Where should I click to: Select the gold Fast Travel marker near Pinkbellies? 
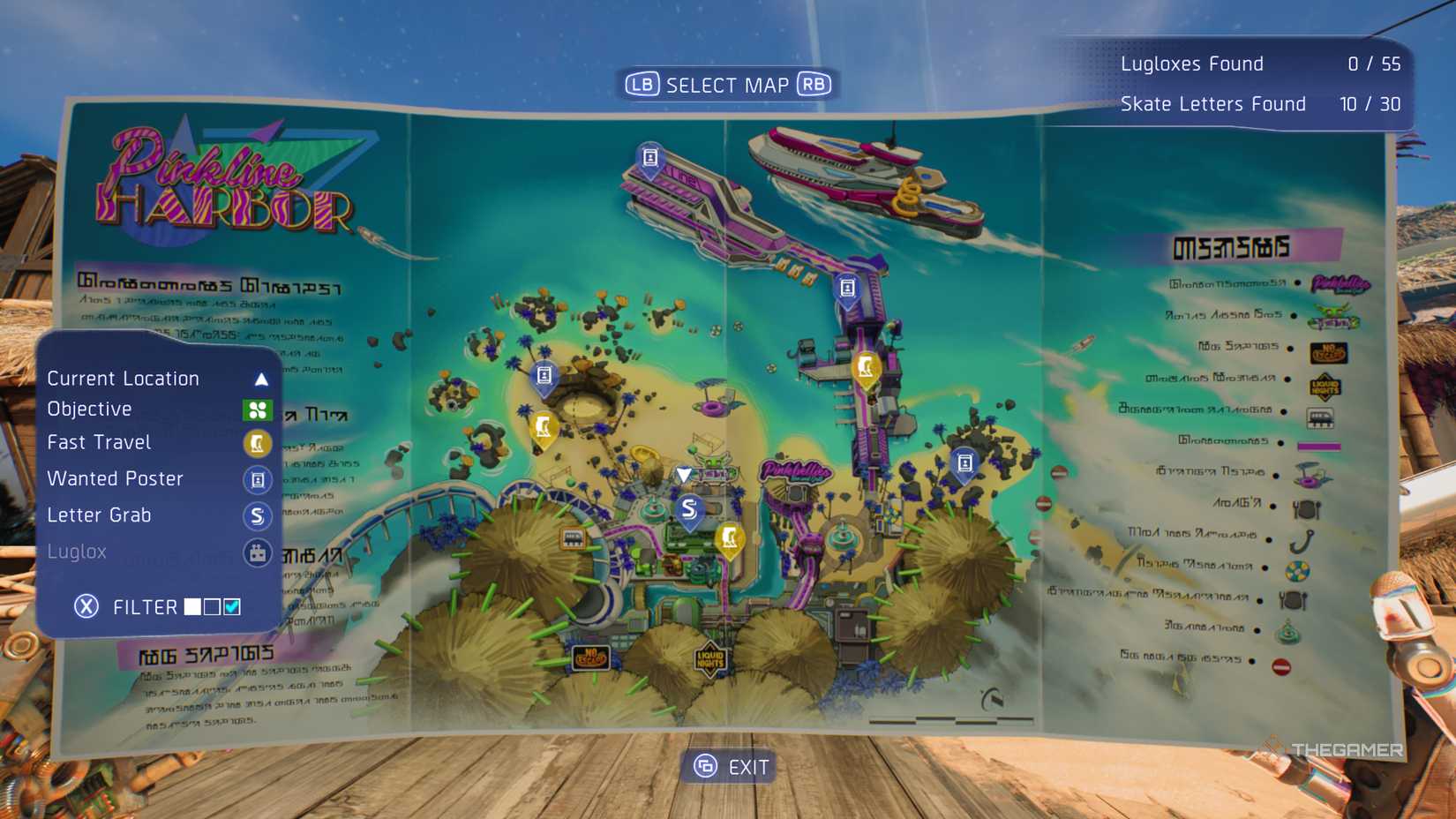point(729,537)
